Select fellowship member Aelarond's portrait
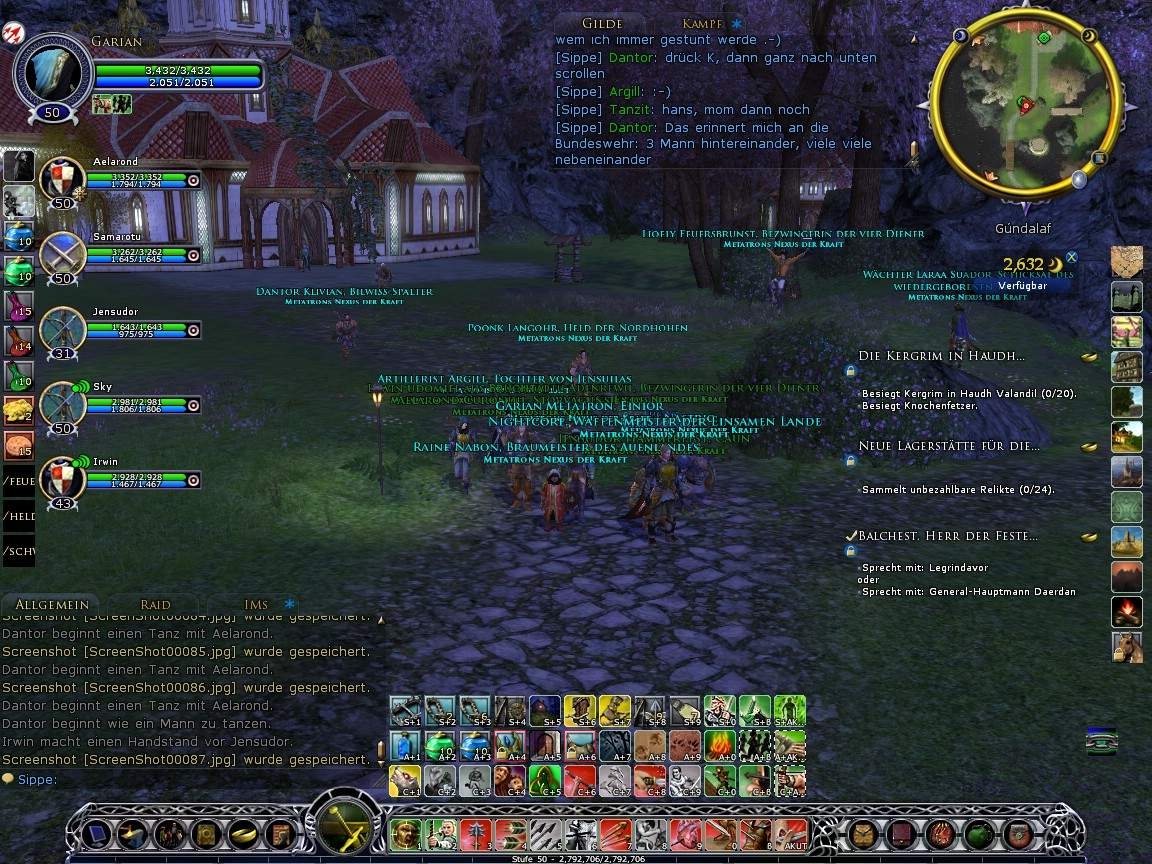The height and width of the screenshot is (864, 1152). pyautogui.click(x=62, y=180)
